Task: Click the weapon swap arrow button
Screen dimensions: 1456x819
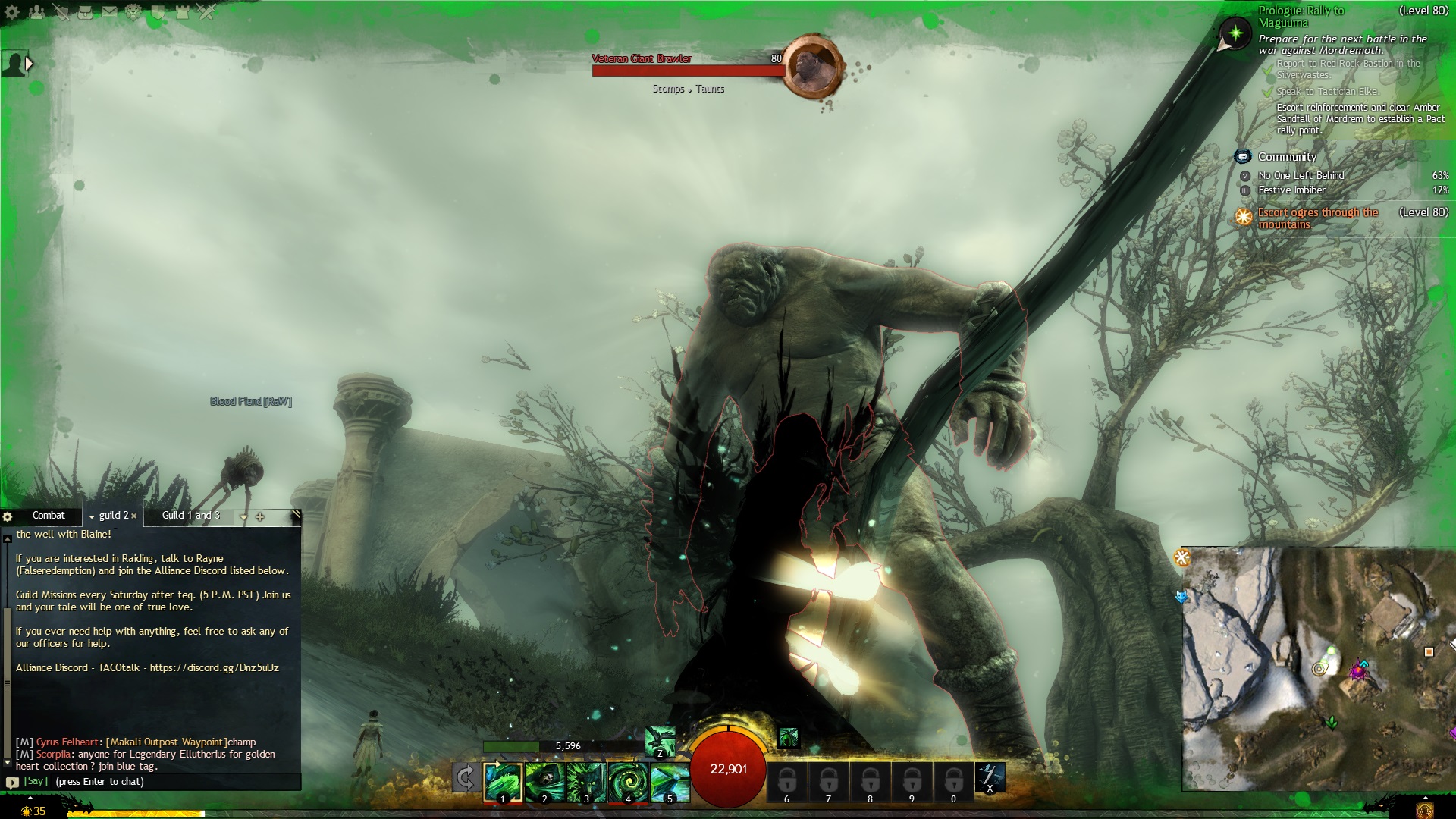Action: 466,778
